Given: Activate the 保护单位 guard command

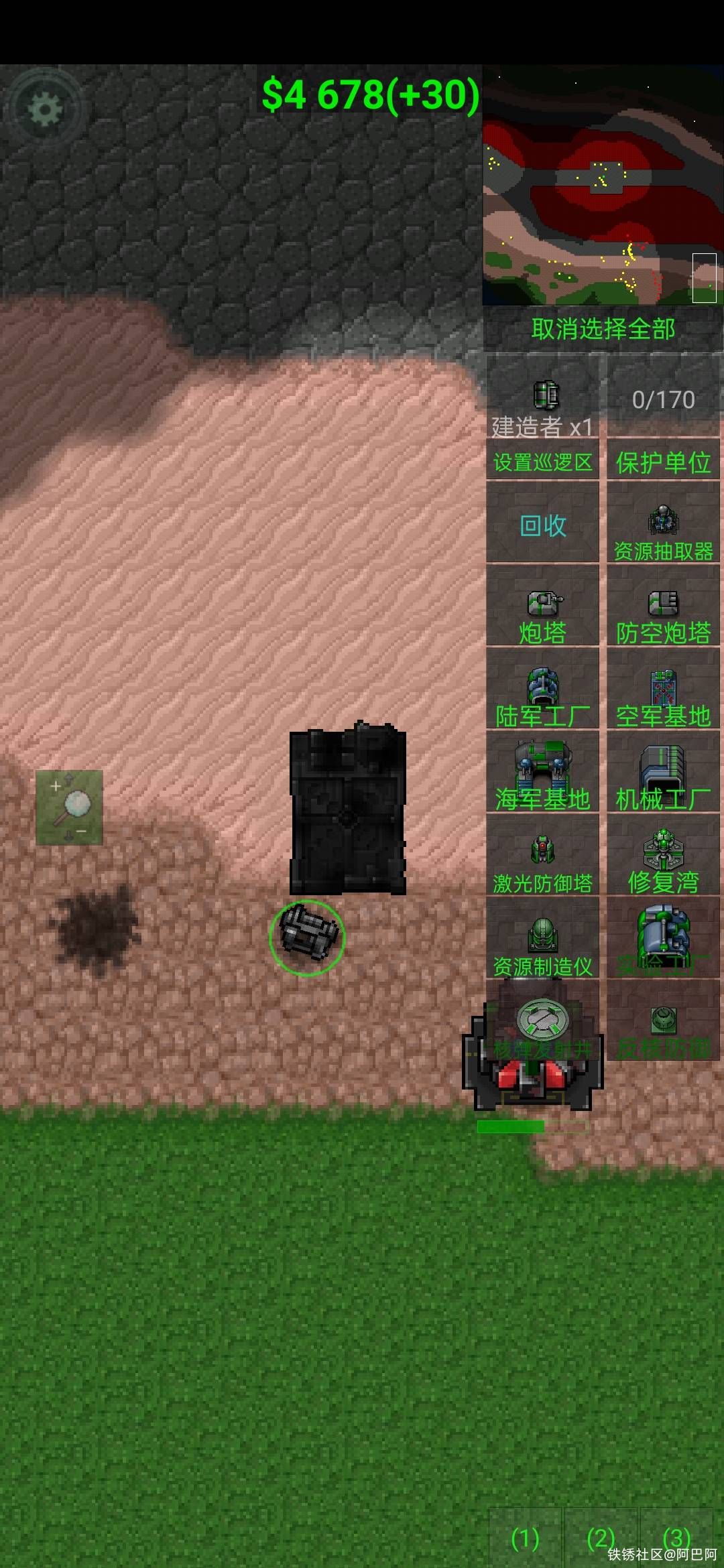Looking at the screenshot, I should (x=663, y=462).
